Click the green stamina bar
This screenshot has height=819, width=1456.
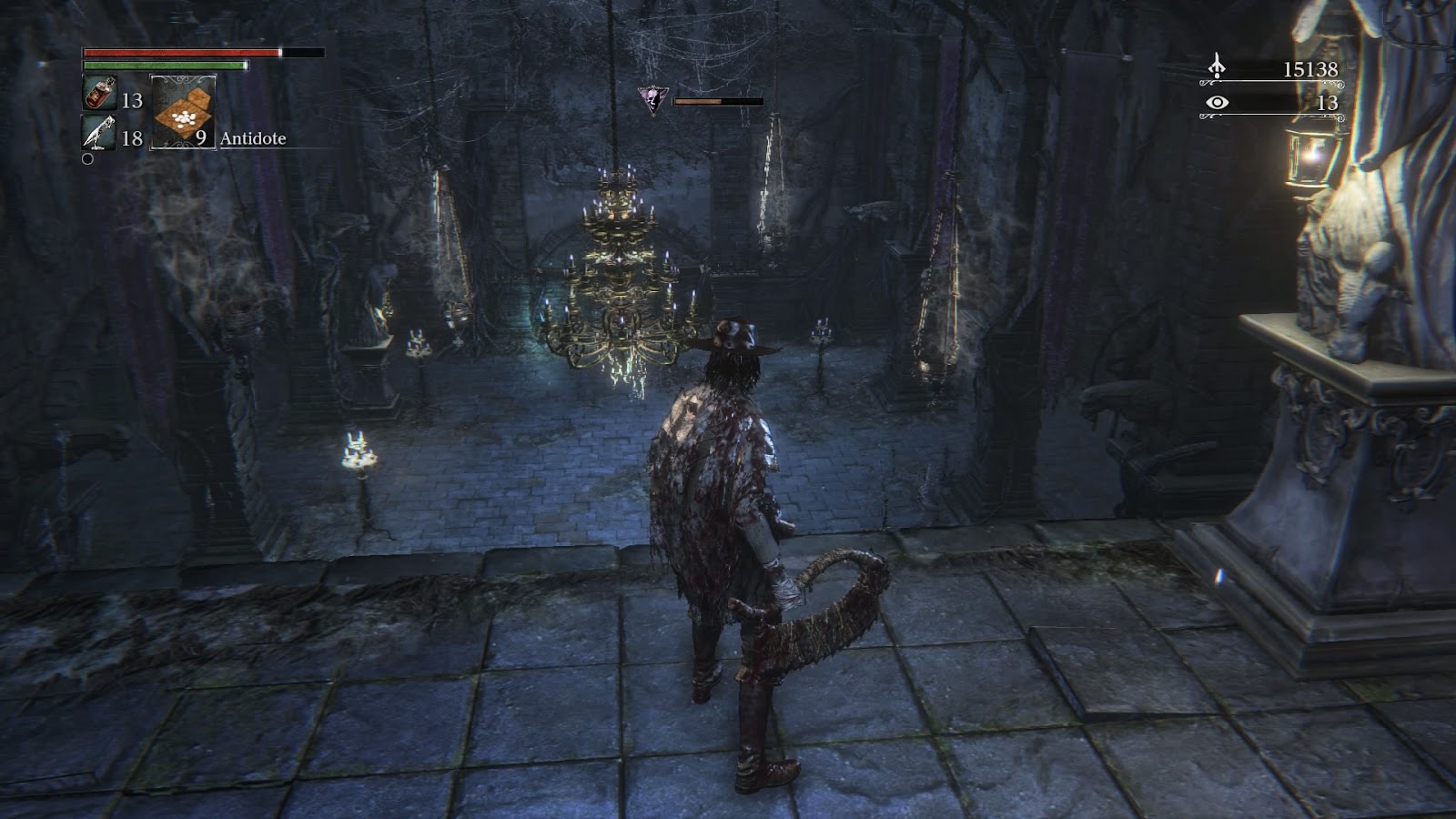(x=164, y=66)
